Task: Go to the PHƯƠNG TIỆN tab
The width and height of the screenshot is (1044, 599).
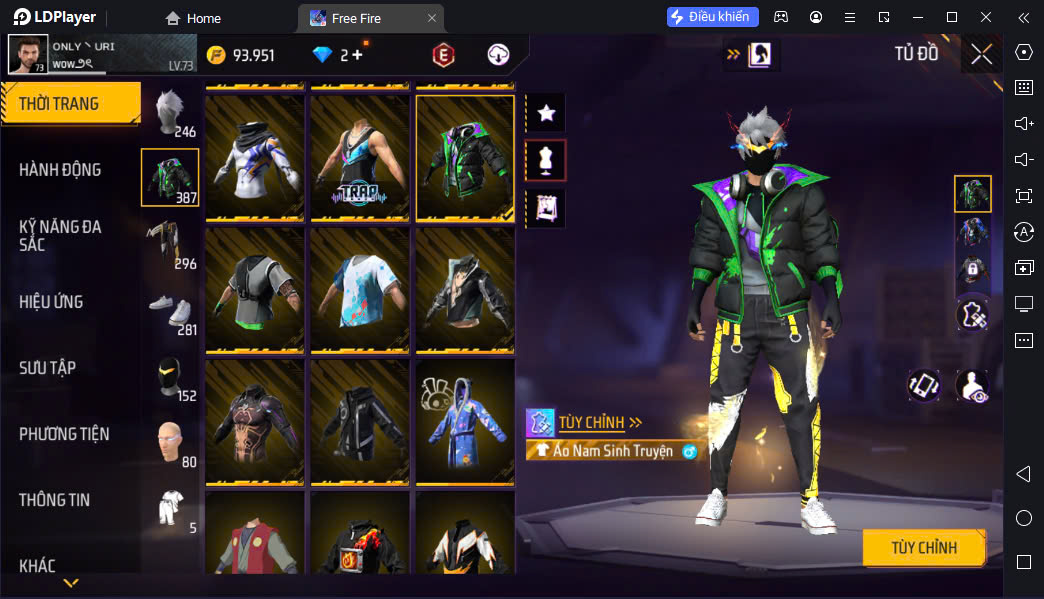Action: click(64, 434)
